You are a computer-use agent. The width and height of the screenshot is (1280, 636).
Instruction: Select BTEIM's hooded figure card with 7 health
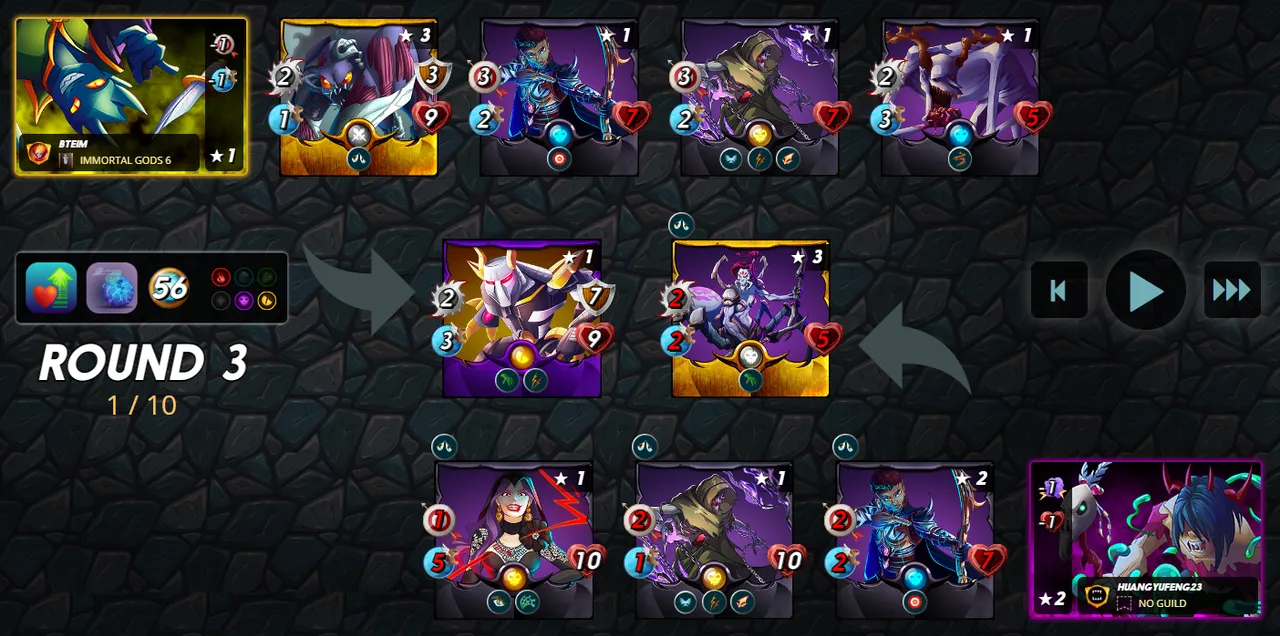tap(759, 96)
